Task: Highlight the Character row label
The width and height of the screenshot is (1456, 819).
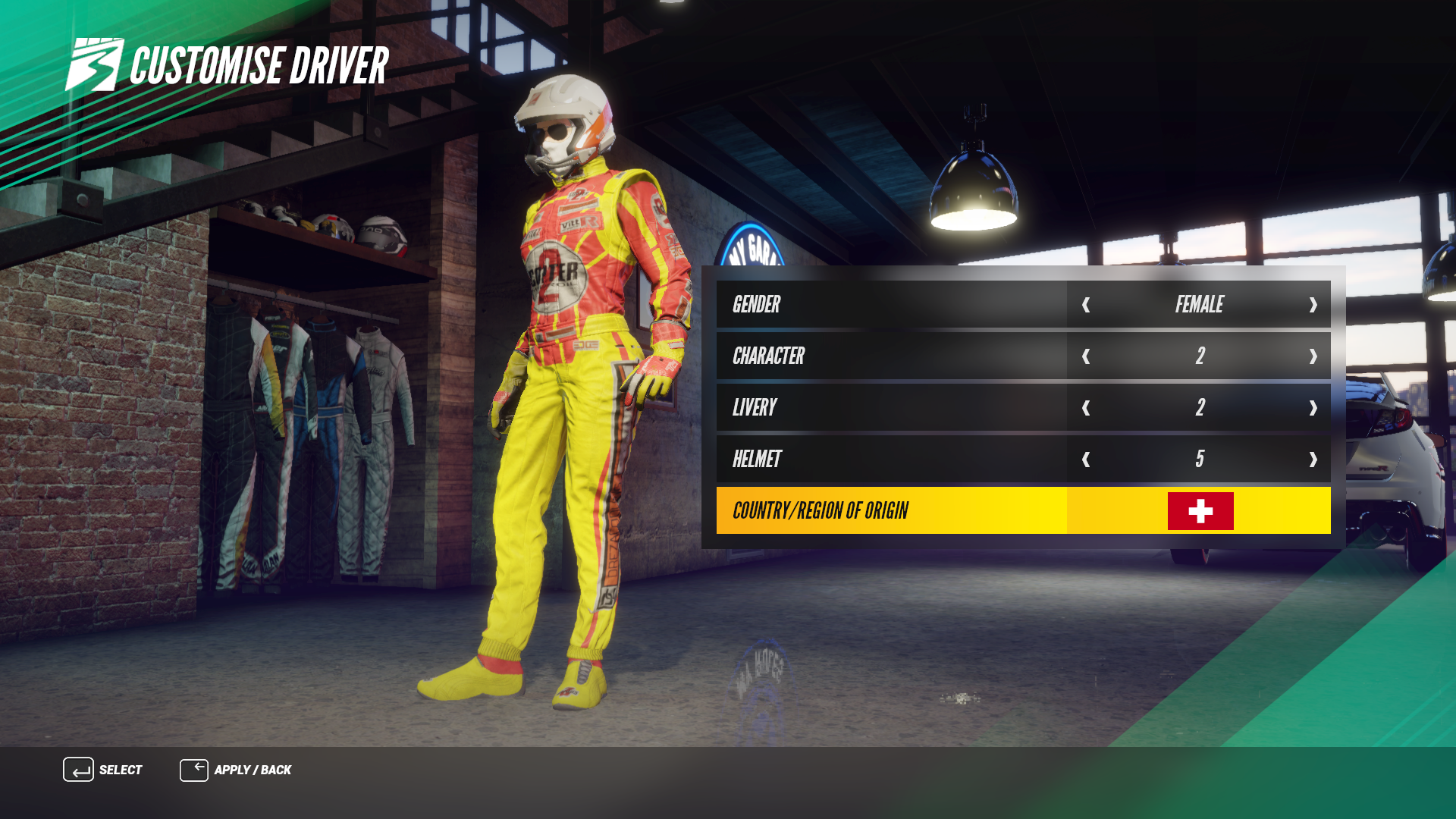Action: click(x=768, y=356)
